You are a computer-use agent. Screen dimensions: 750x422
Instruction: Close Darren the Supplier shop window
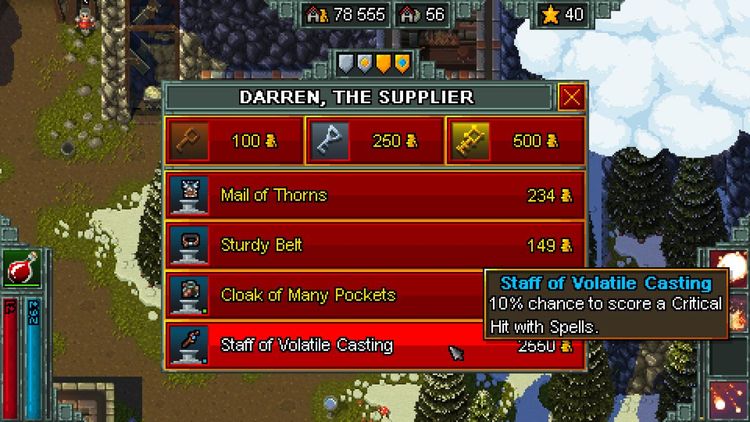point(572,97)
